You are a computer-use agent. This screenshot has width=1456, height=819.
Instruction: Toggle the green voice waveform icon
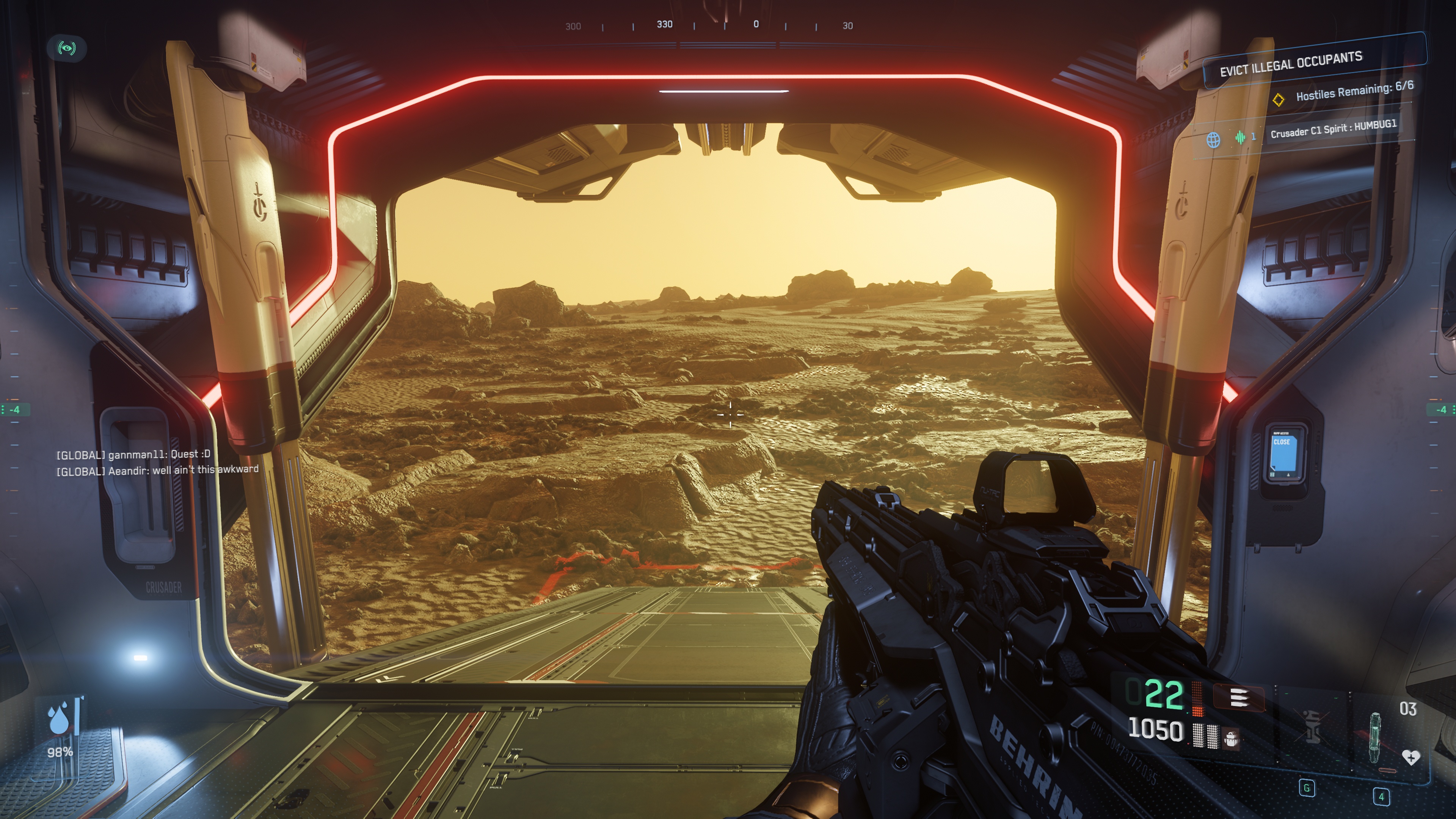click(x=1240, y=137)
